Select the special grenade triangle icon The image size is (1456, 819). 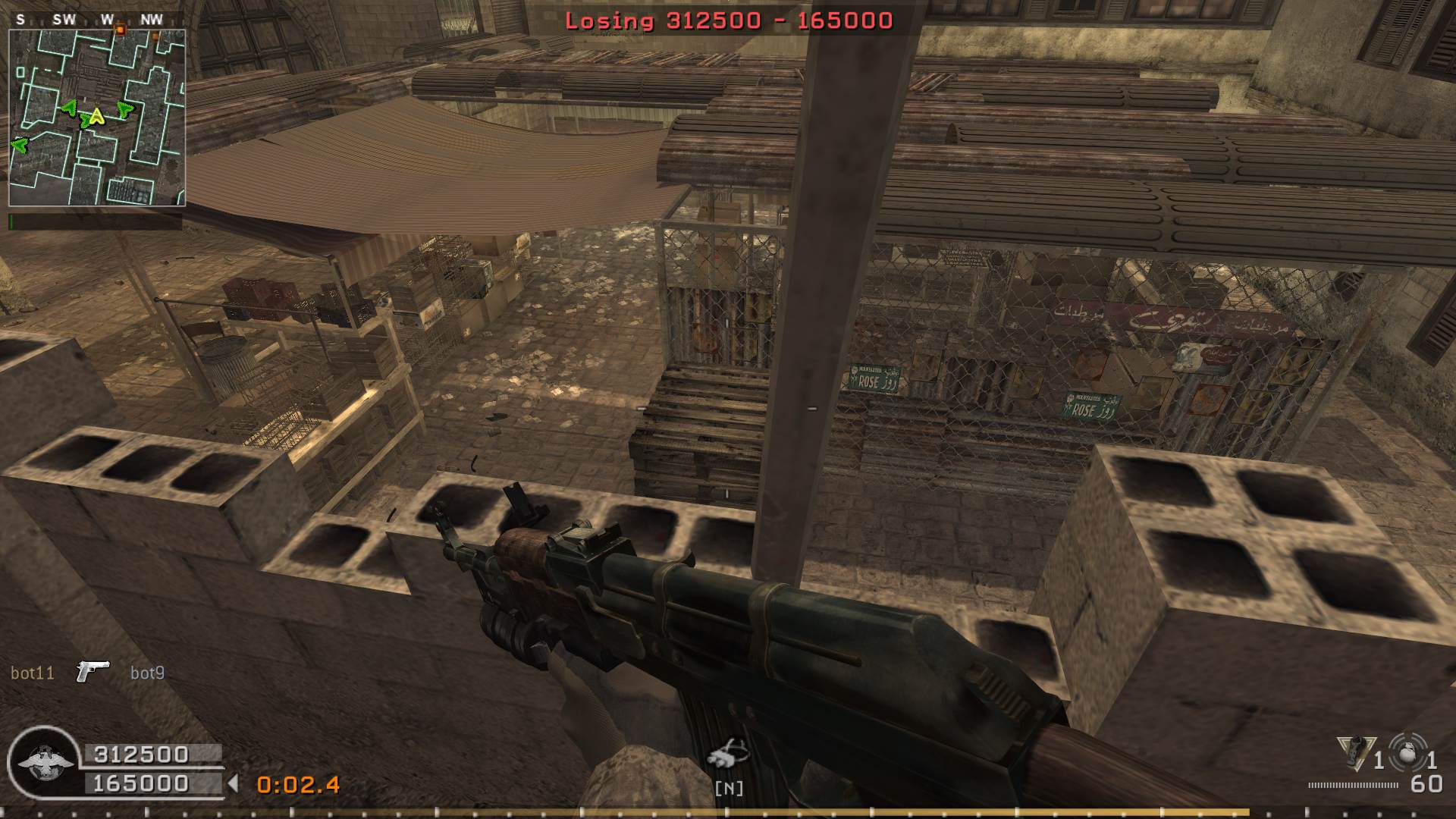point(1356,752)
